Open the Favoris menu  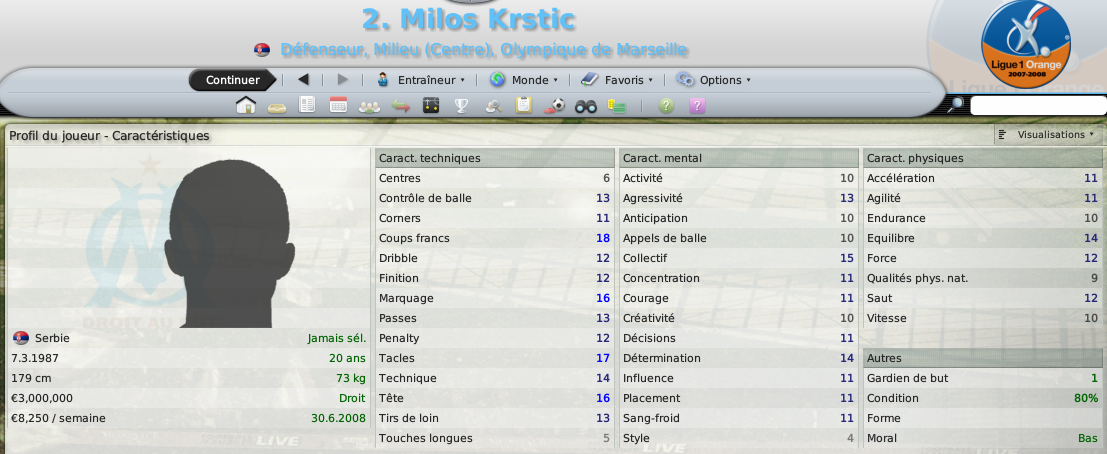pos(617,80)
